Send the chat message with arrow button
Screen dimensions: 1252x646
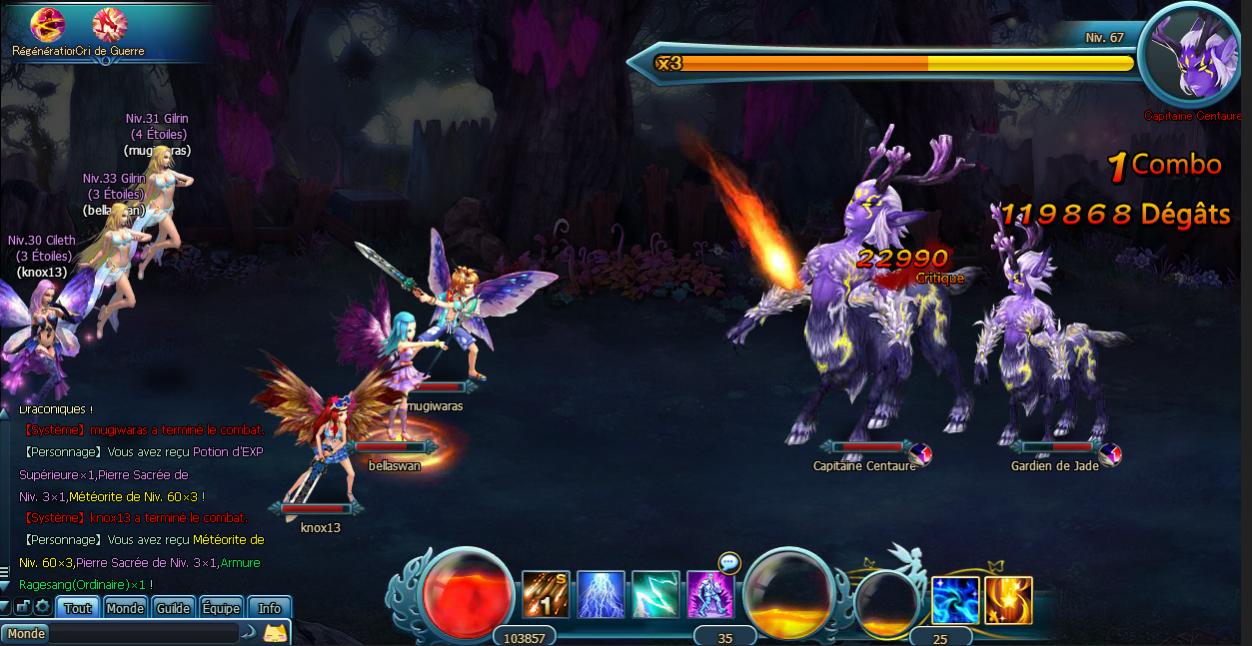248,633
